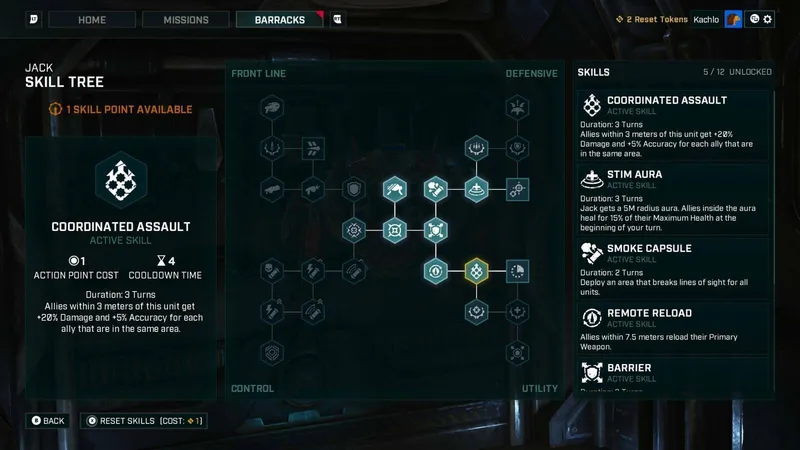
Task: Click the pie-timer square node in the Utility branch
Action: pyautogui.click(x=517, y=271)
